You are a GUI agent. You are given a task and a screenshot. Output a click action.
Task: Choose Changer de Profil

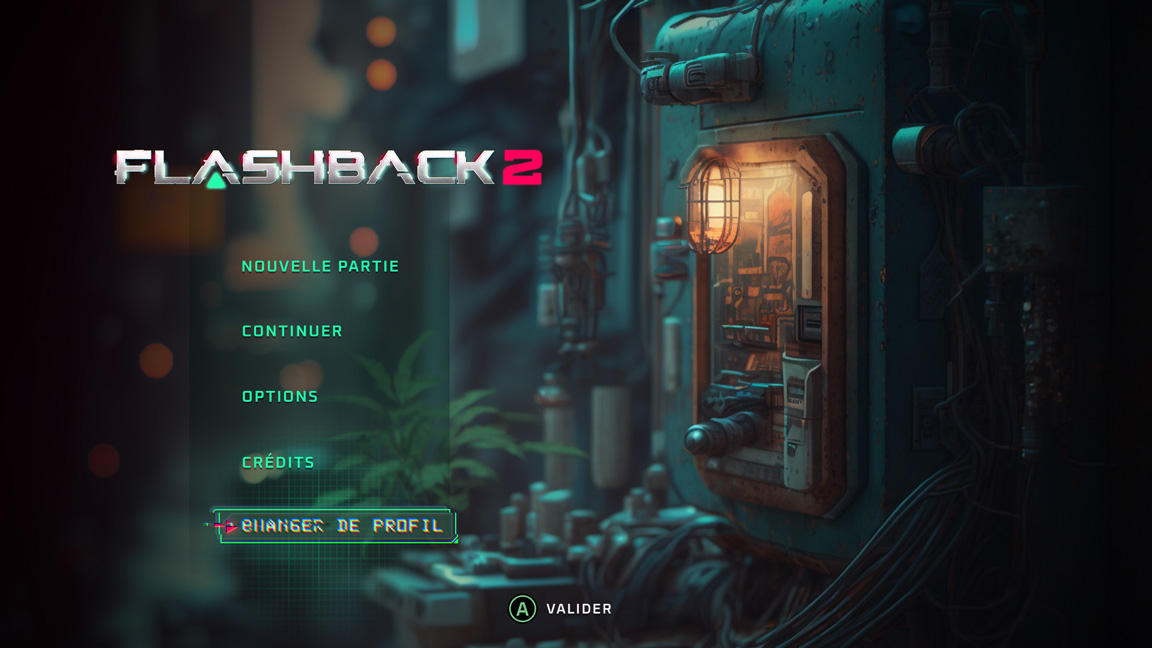click(x=341, y=526)
